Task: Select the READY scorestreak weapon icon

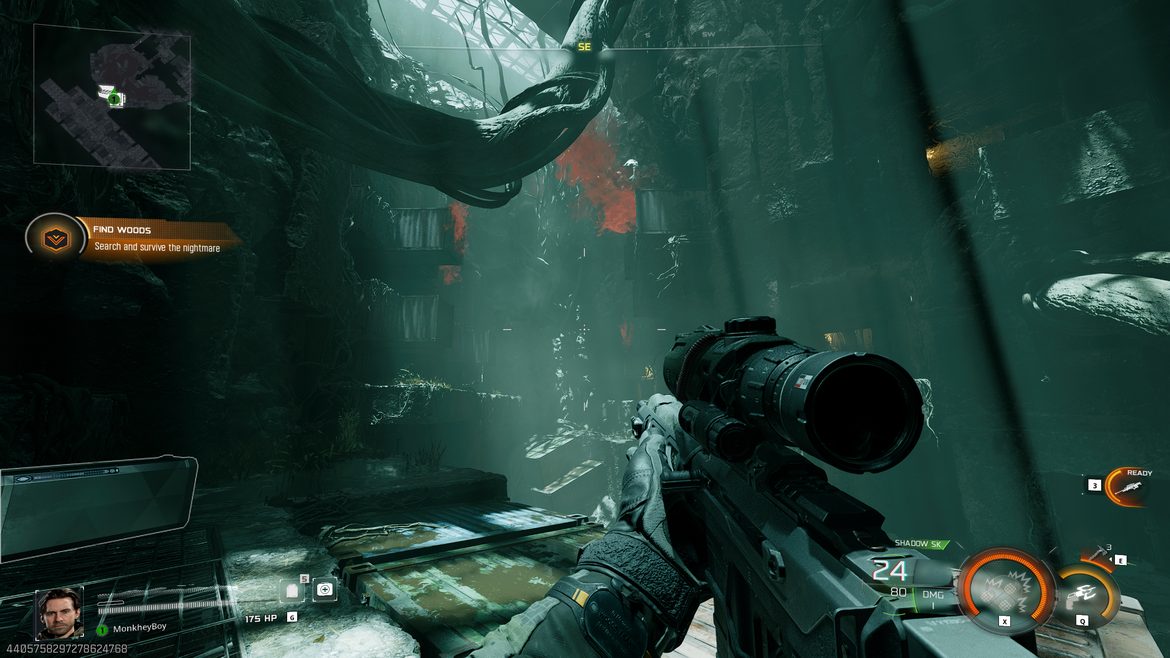Action: point(1132,487)
